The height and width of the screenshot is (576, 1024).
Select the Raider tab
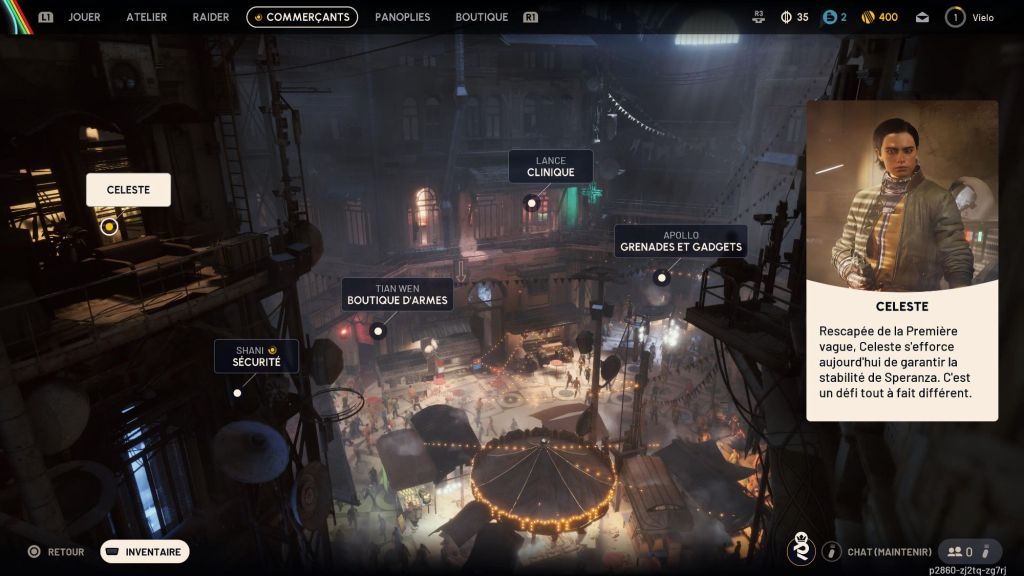click(210, 17)
